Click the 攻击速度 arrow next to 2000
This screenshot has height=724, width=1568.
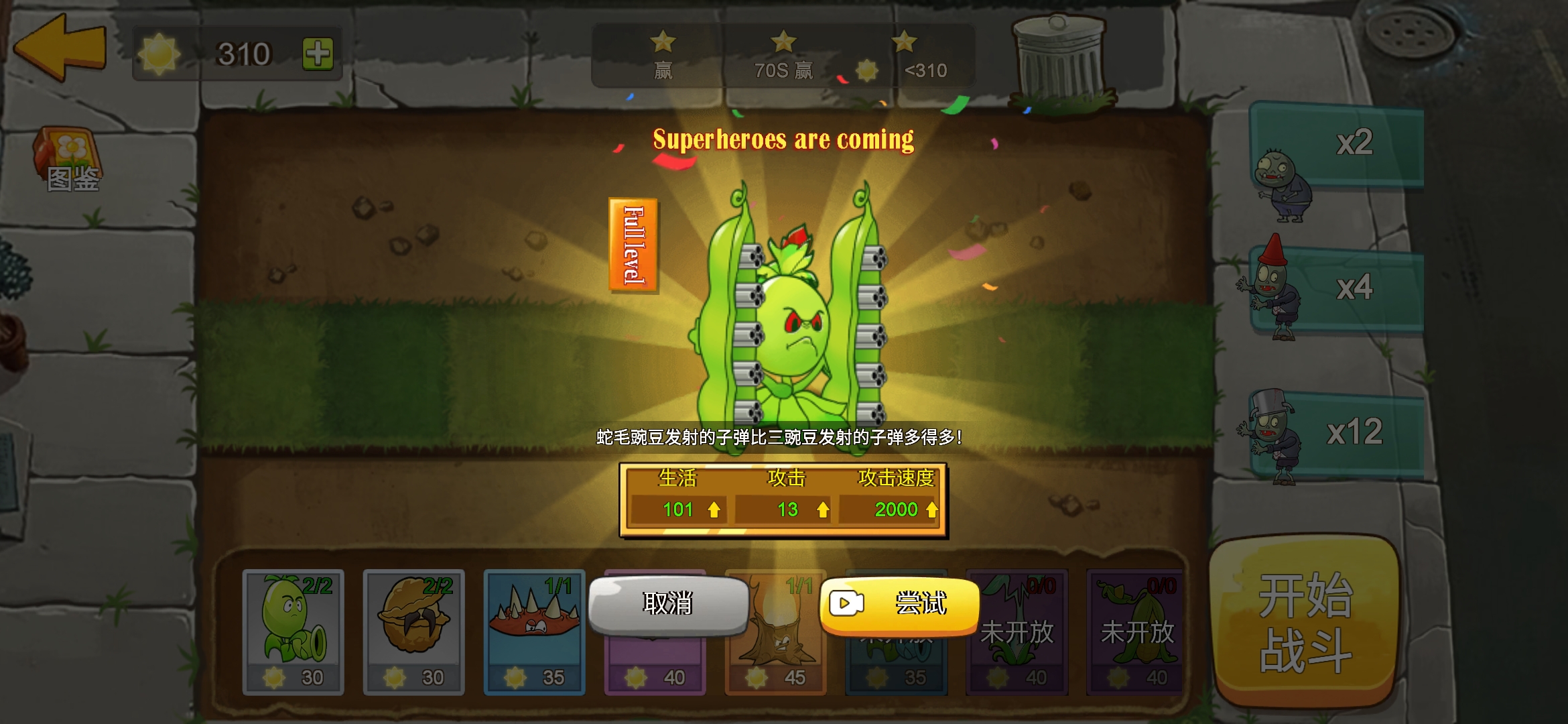coord(931,510)
